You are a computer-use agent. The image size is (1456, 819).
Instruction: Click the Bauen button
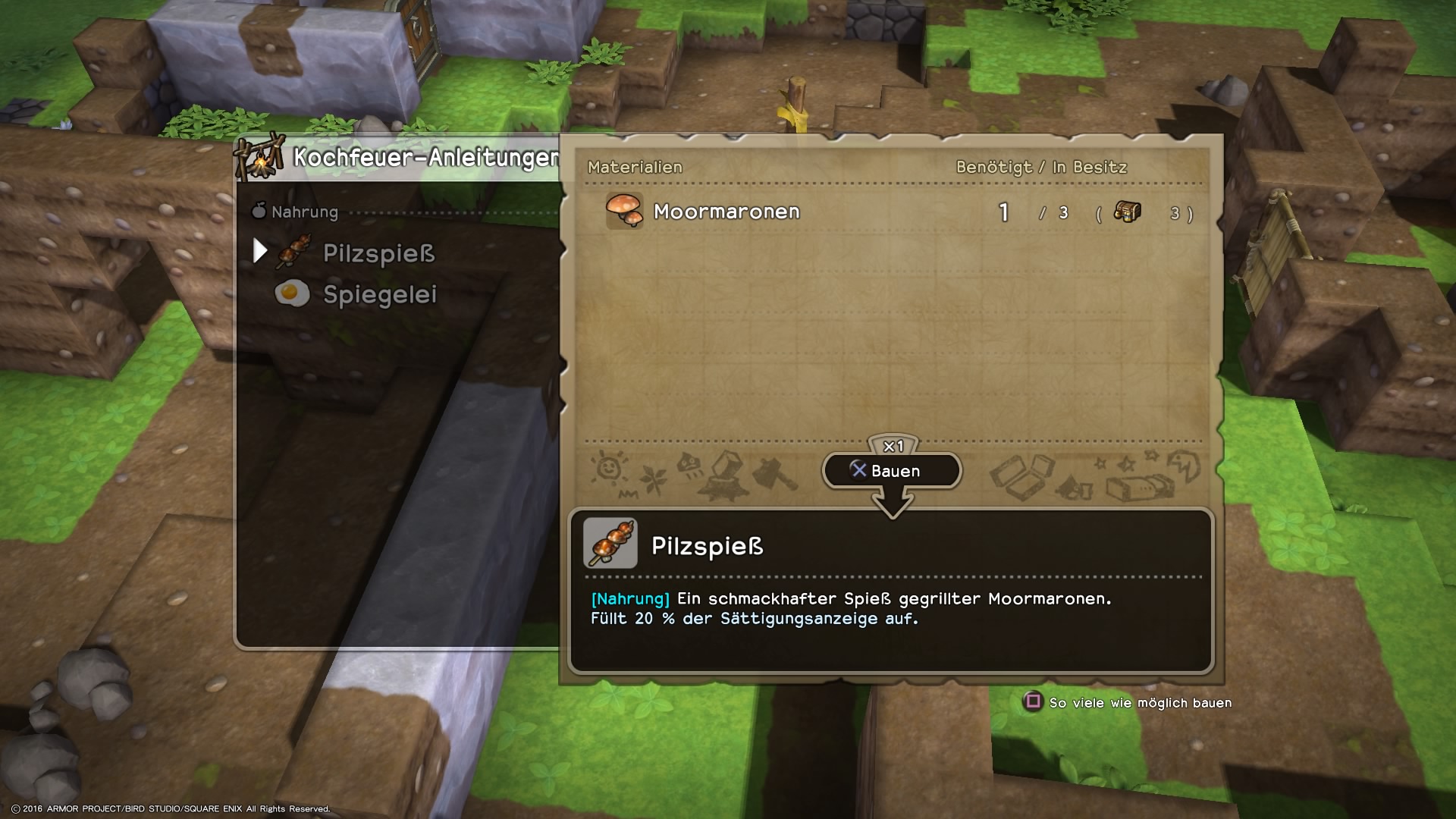pyautogui.click(x=892, y=471)
